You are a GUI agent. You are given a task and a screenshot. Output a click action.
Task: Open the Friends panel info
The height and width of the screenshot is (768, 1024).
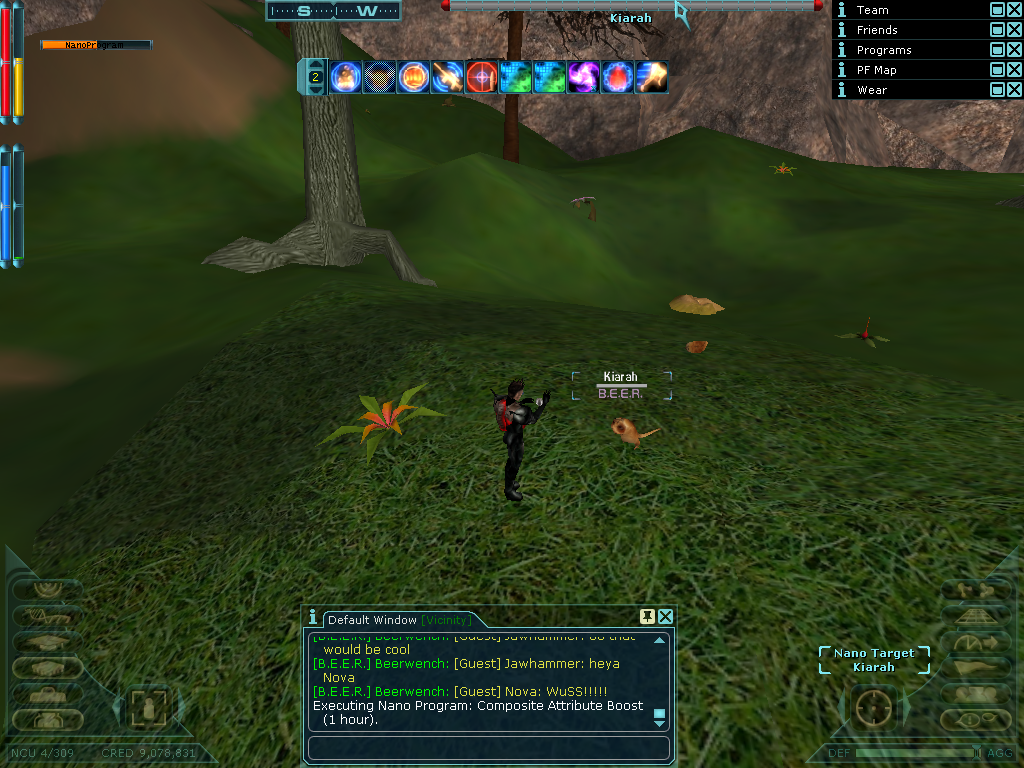[842, 30]
